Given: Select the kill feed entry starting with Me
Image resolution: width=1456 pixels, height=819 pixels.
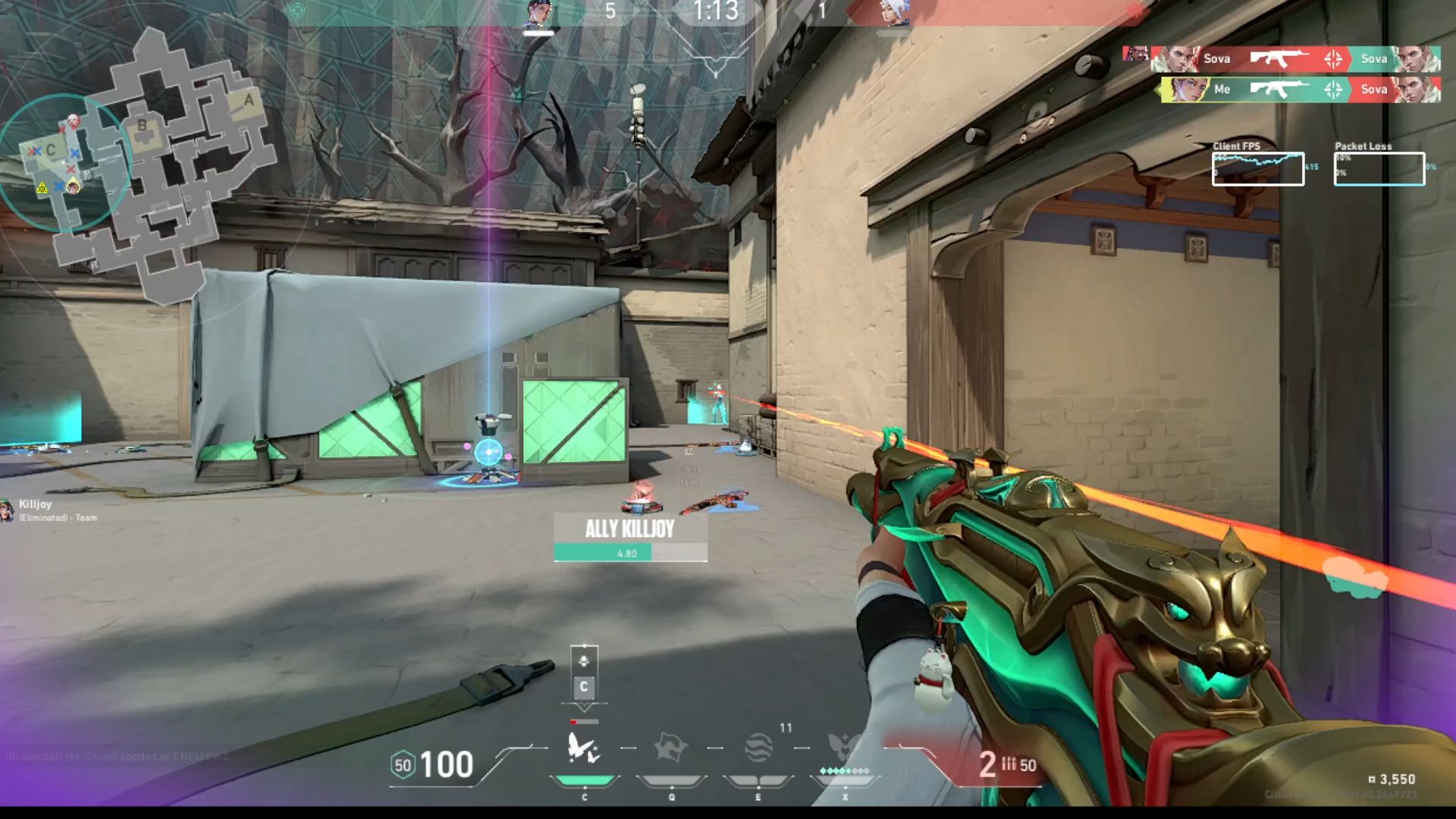Looking at the screenshot, I should point(1300,89).
